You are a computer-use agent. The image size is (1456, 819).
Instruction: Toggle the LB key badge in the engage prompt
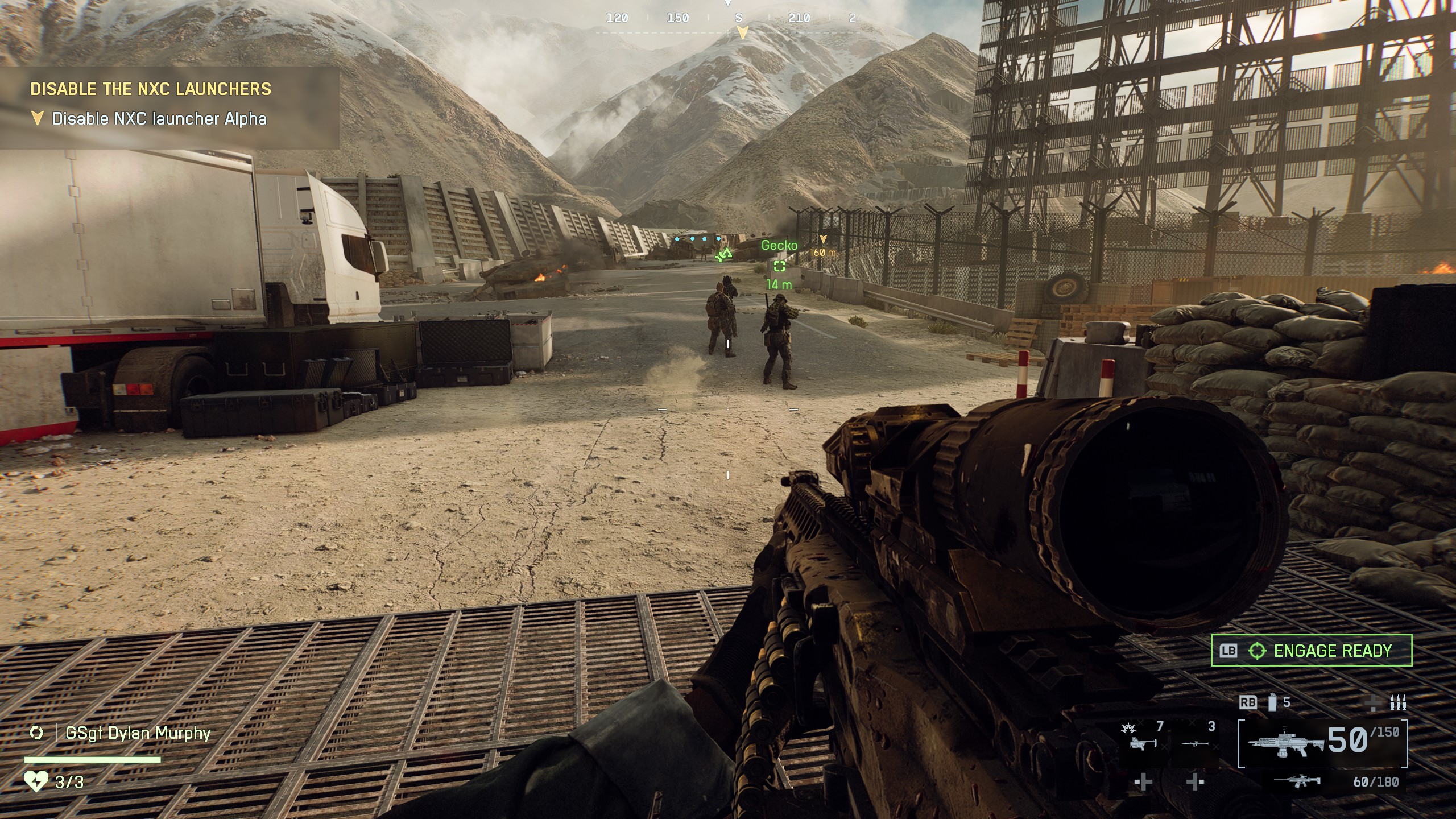(1227, 650)
